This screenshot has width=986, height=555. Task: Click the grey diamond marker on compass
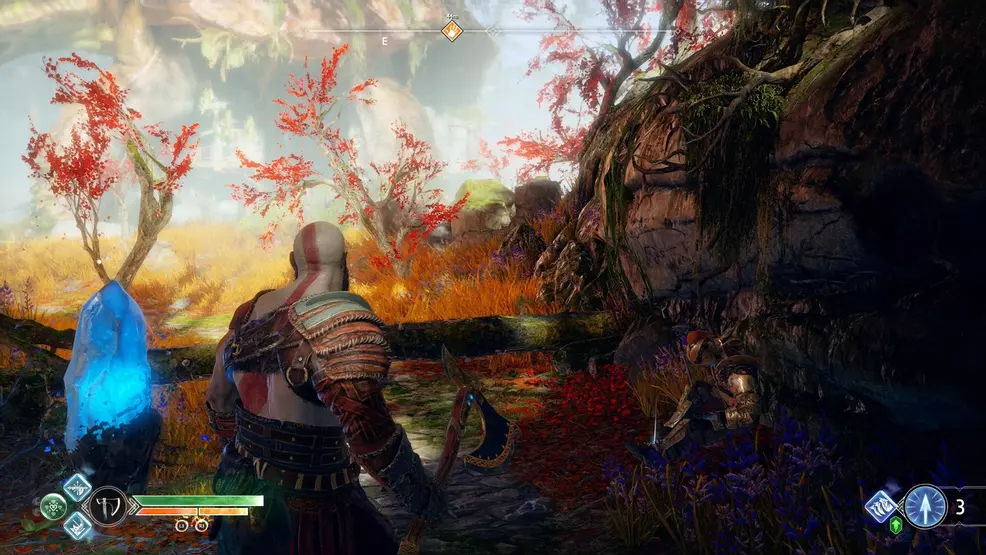492,31
